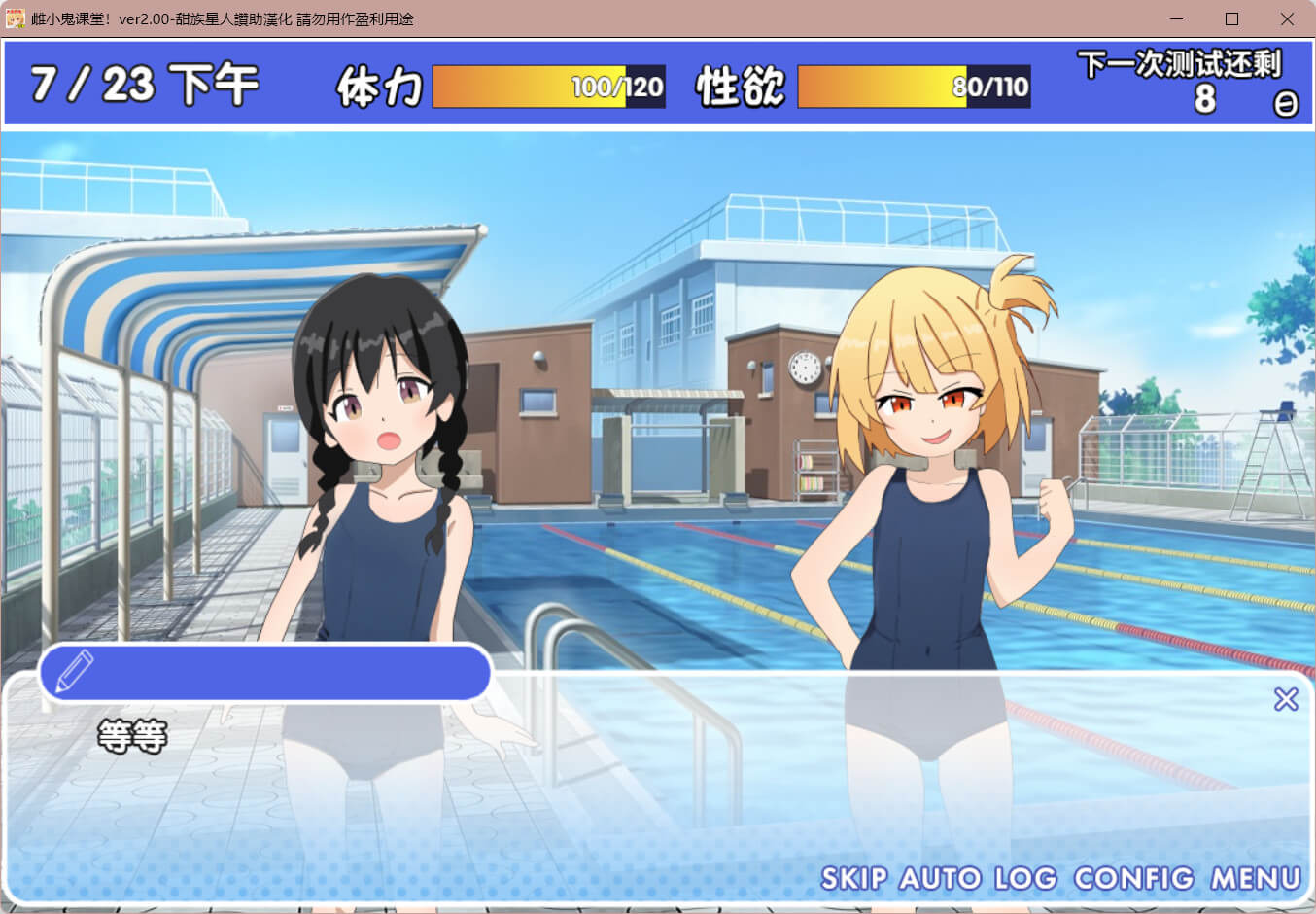Viewport: 1316px width, 914px height.
Task: Open the game MENU
Action: (x=1255, y=879)
